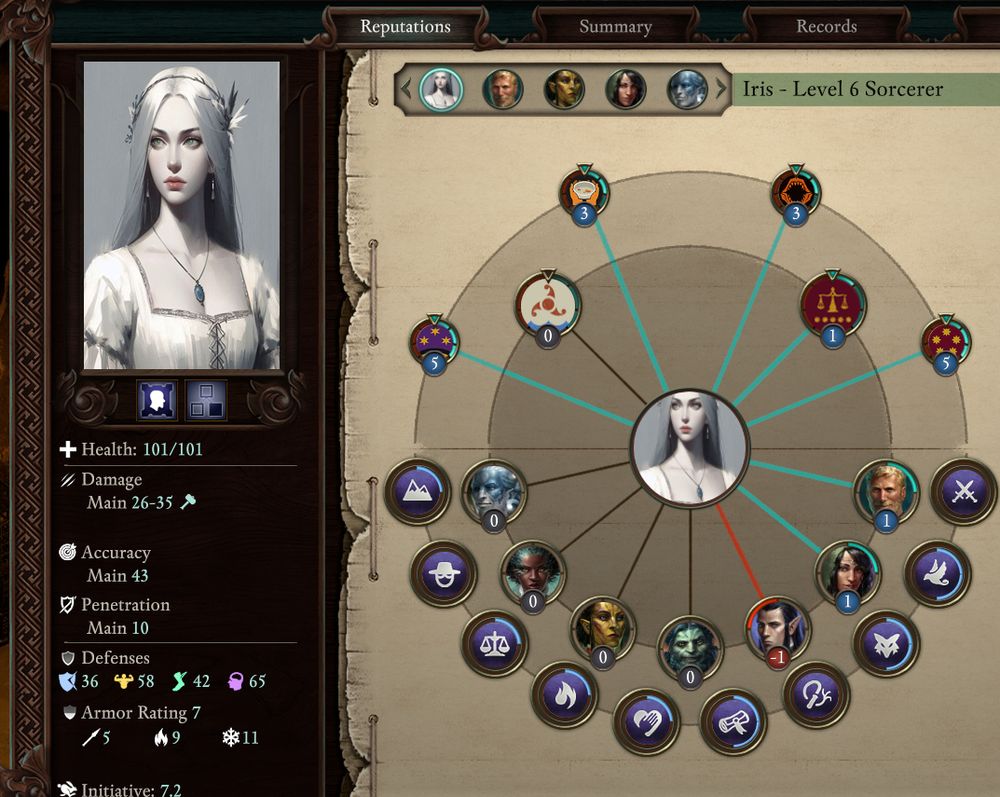Switch to the Summary tab

(x=615, y=27)
